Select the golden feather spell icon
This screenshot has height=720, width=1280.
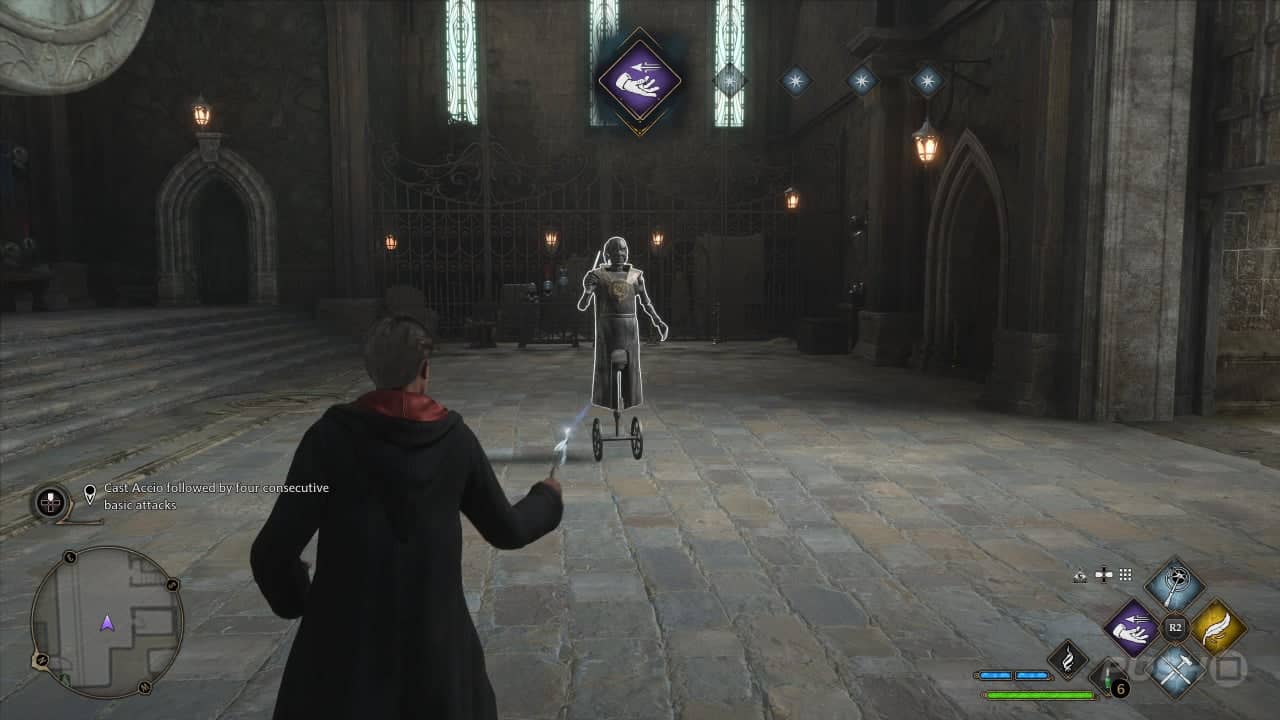1217,628
